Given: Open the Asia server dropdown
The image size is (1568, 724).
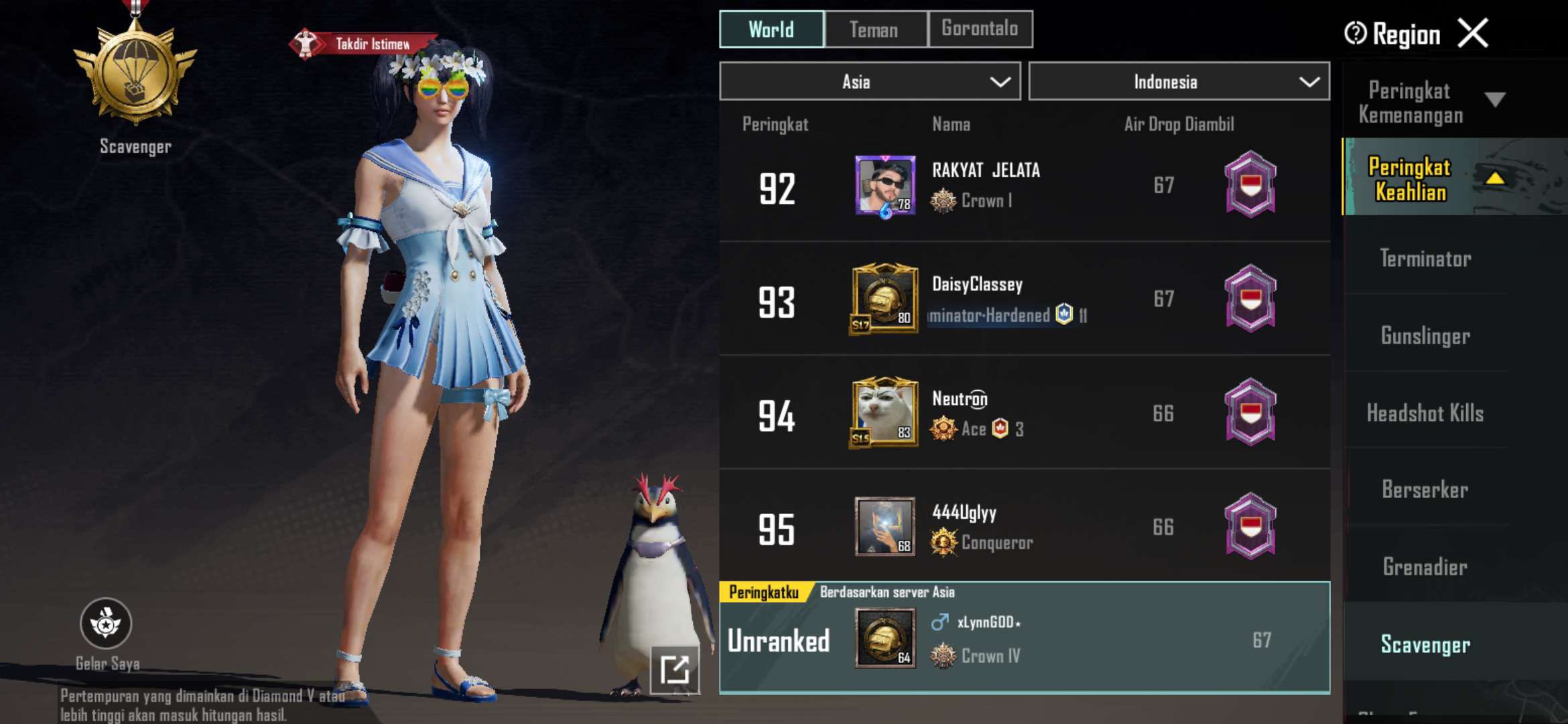Looking at the screenshot, I should click(x=869, y=81).
